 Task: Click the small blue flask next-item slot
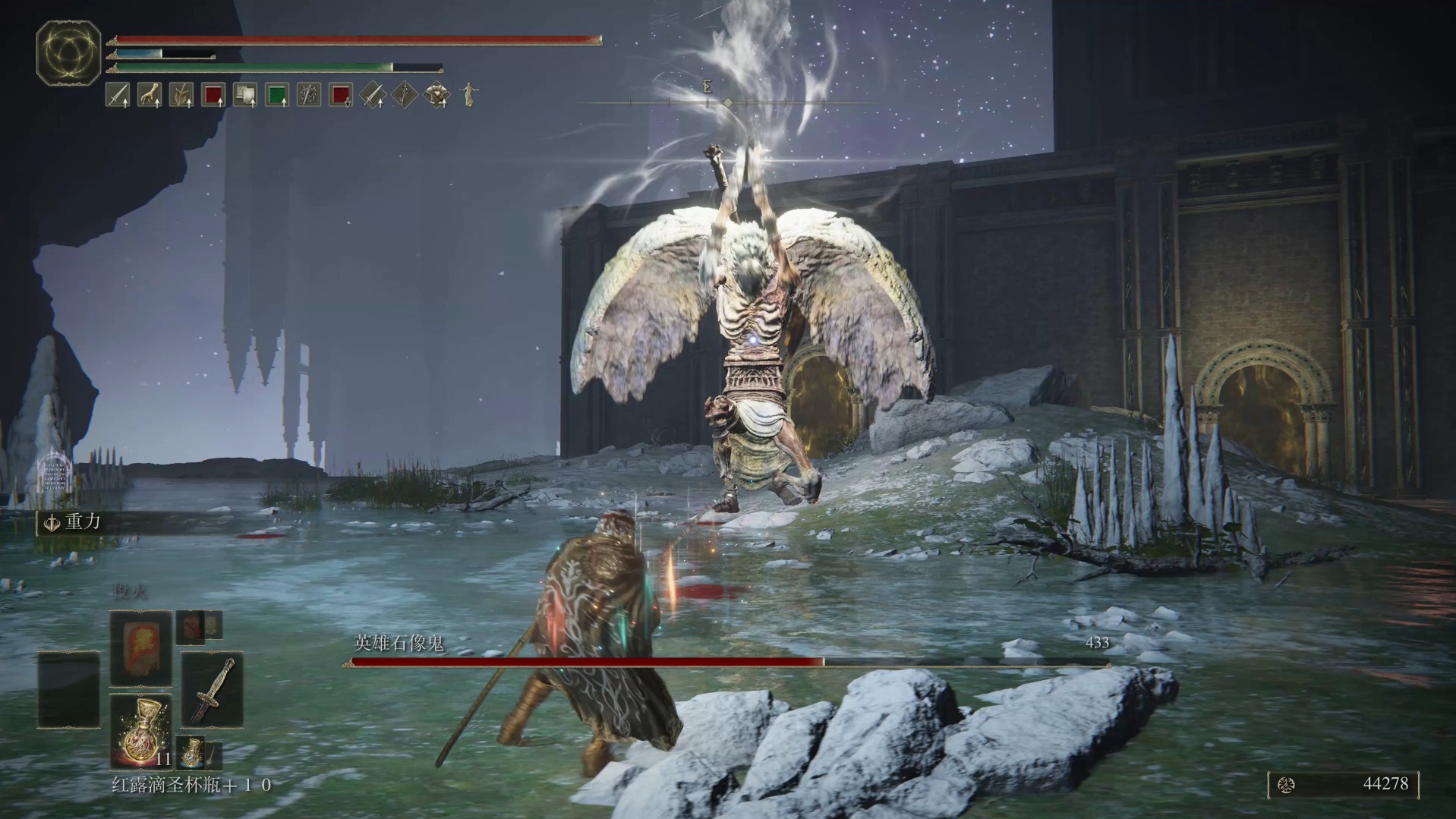pos(190,751)
